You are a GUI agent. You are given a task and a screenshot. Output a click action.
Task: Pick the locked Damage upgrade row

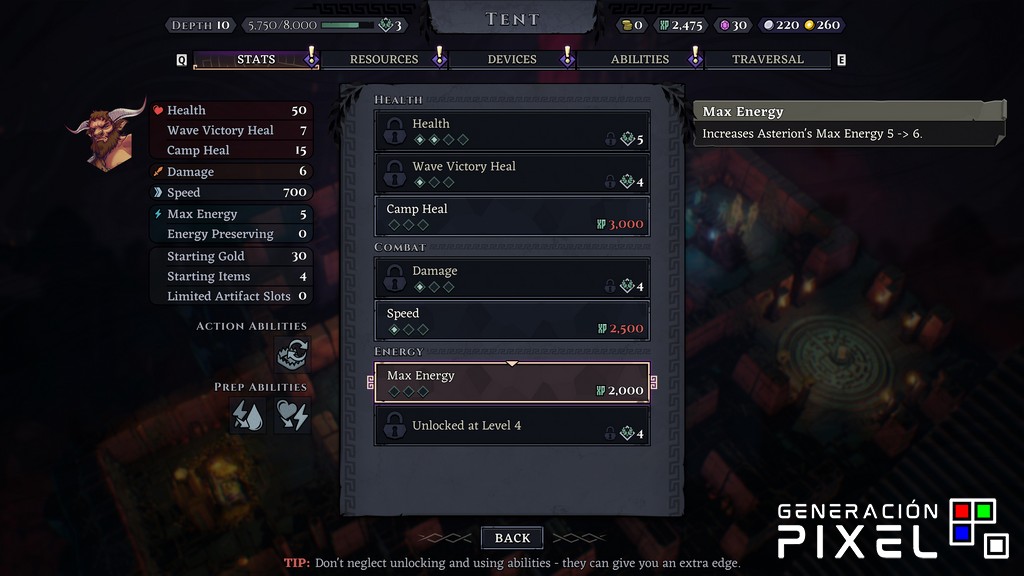click(512, 278)
